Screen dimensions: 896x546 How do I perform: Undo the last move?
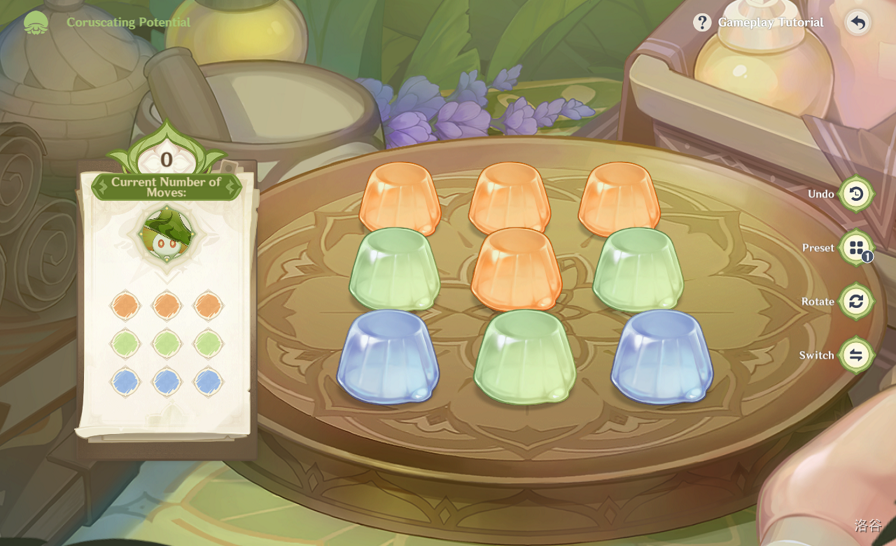tap(855, 193)
